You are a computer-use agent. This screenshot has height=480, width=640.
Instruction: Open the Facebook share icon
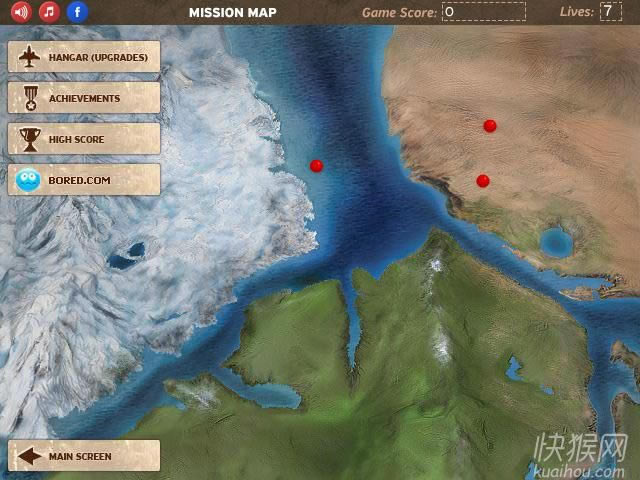click(77, 13)
